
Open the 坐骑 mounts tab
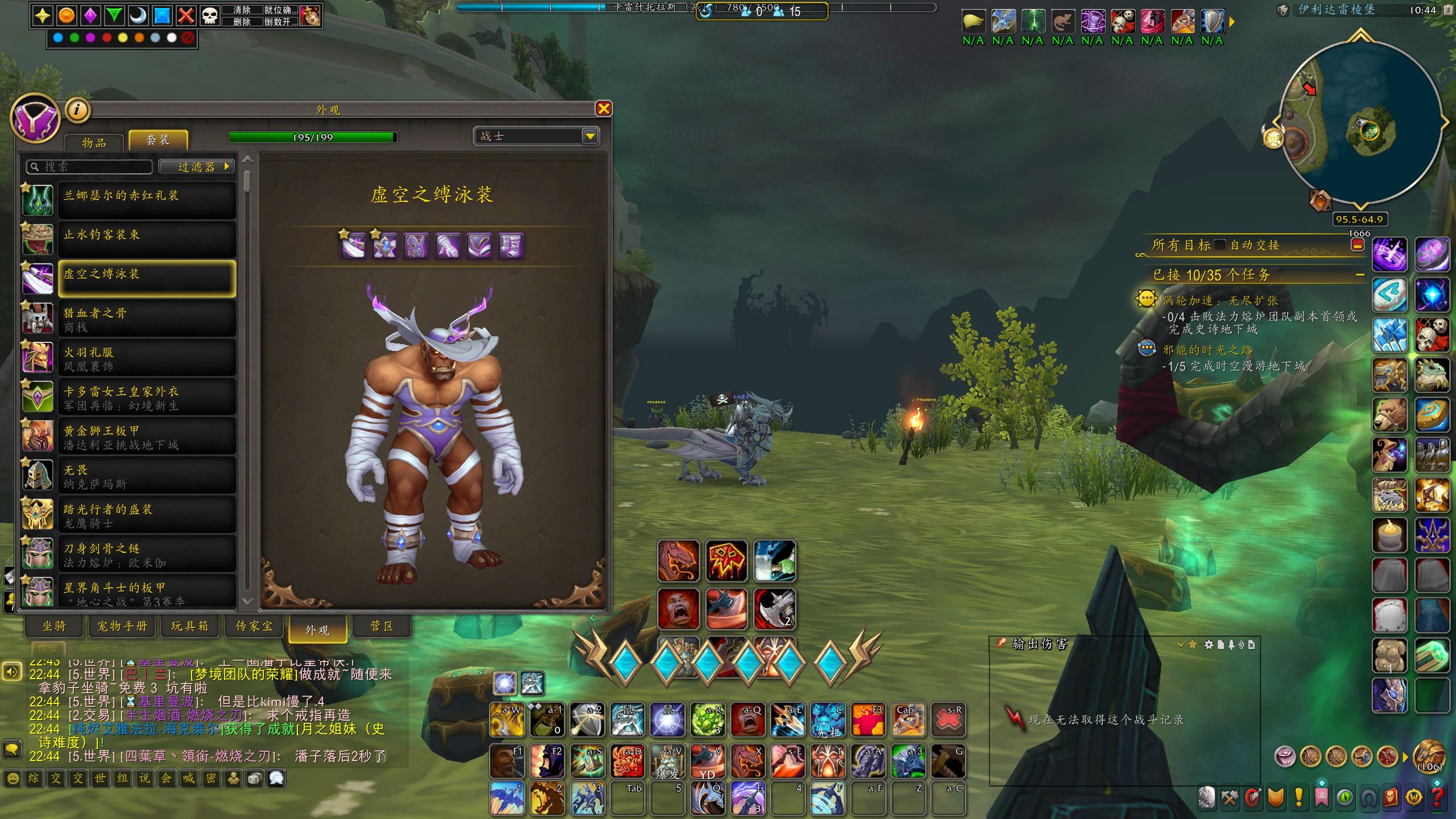point(55,626)
